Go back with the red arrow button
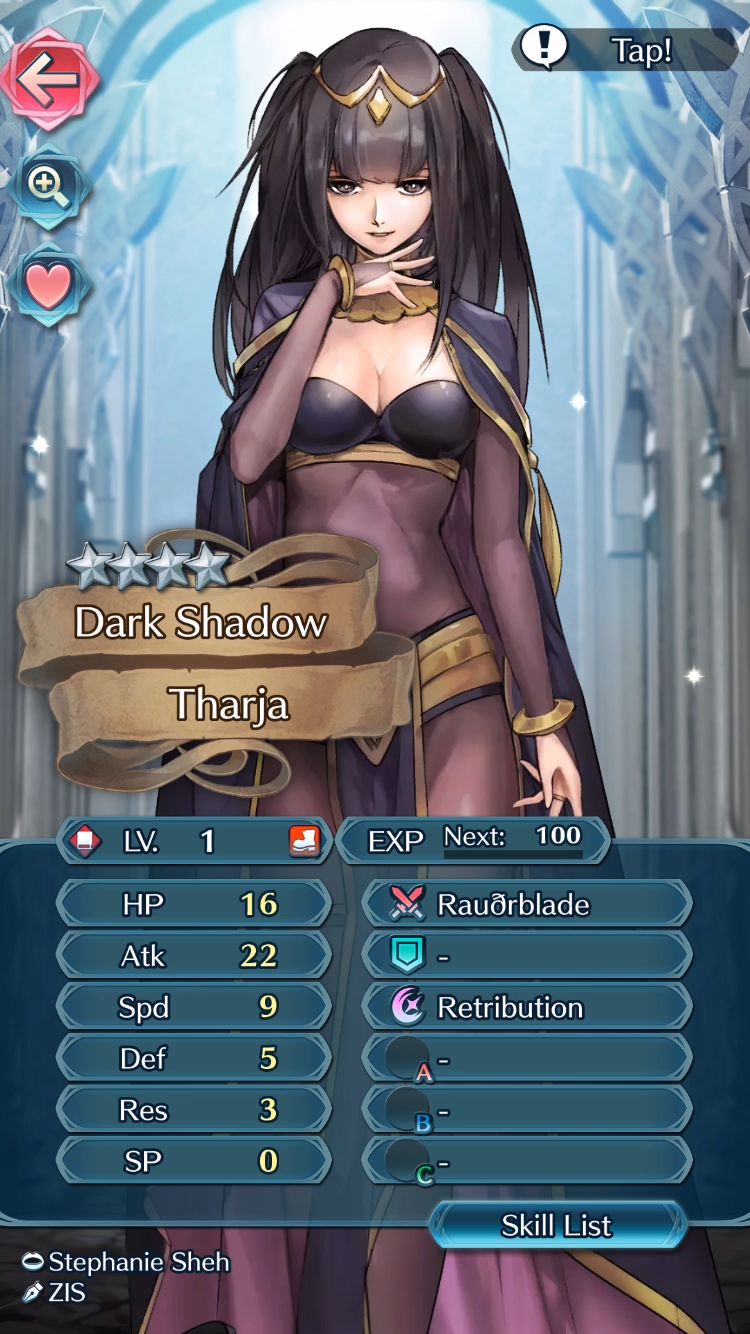750x1334 pixels. coord(49,79)
